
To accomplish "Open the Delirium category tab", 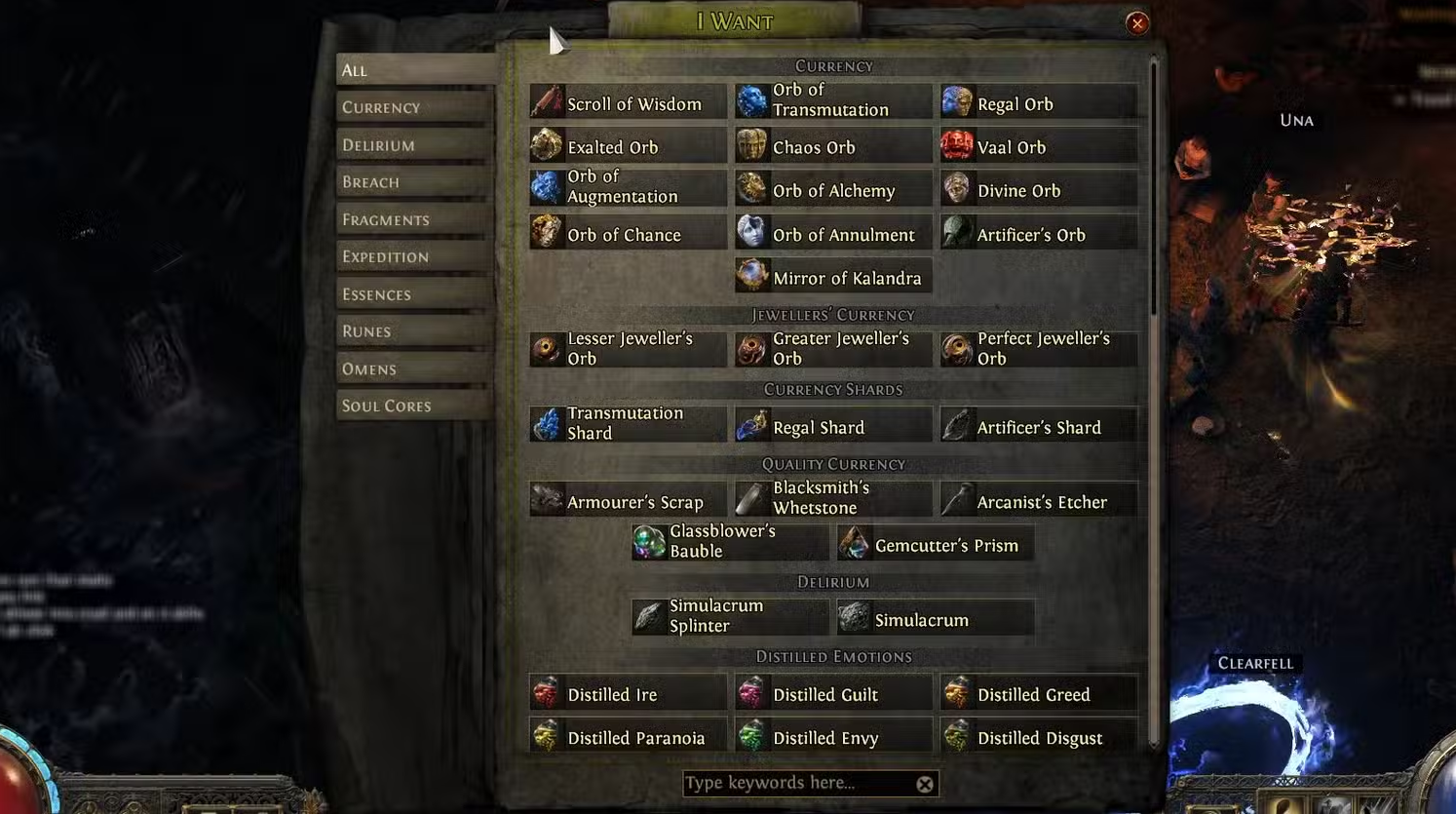I will [x=413, y=145].
